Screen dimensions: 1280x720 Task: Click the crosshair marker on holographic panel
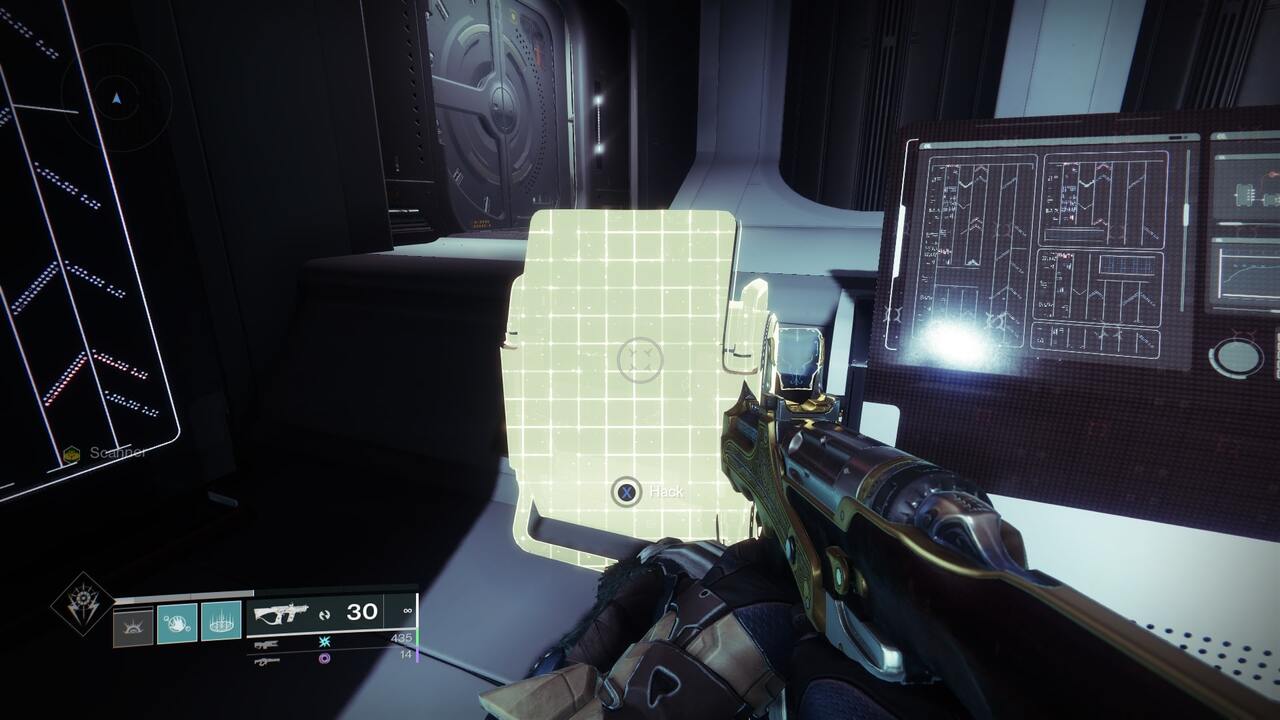[643, 357]
